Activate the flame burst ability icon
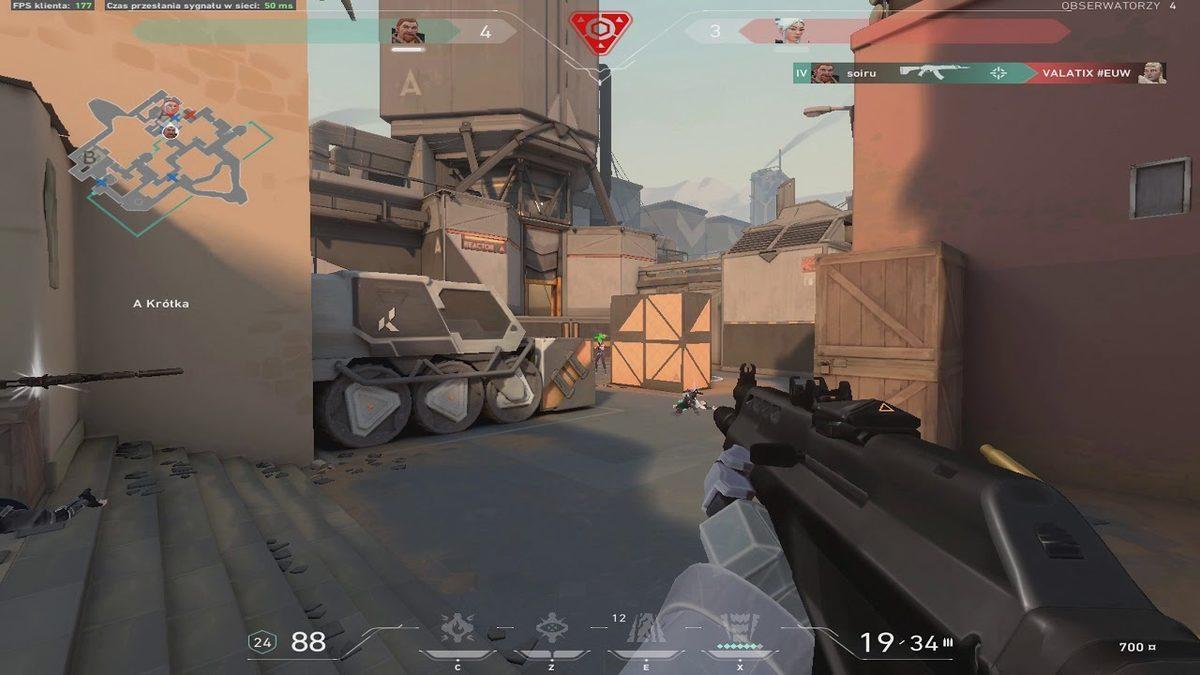The image size is (1200, 675). tap(458, 629)
